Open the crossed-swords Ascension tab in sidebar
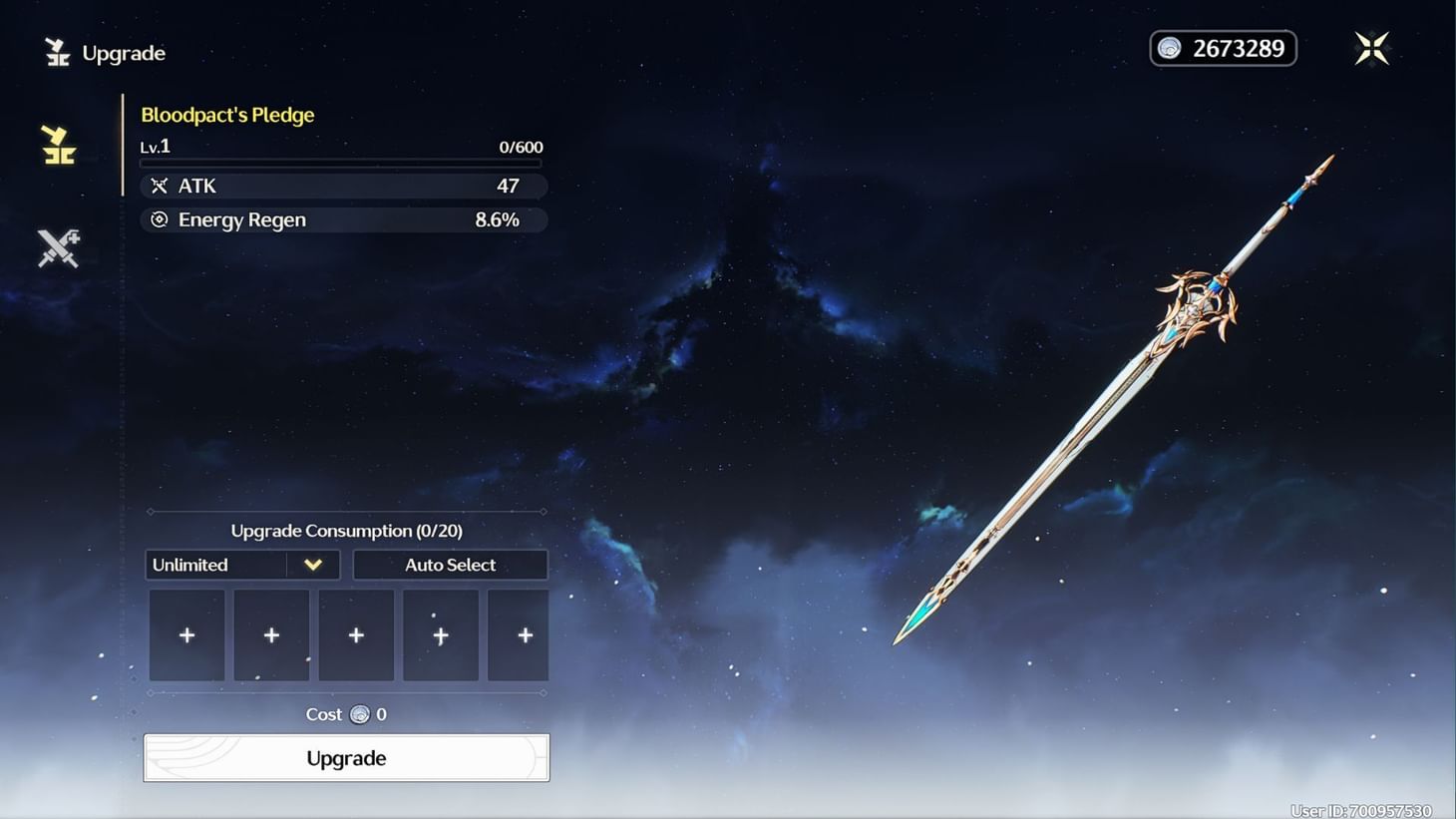 pos(57,246)
